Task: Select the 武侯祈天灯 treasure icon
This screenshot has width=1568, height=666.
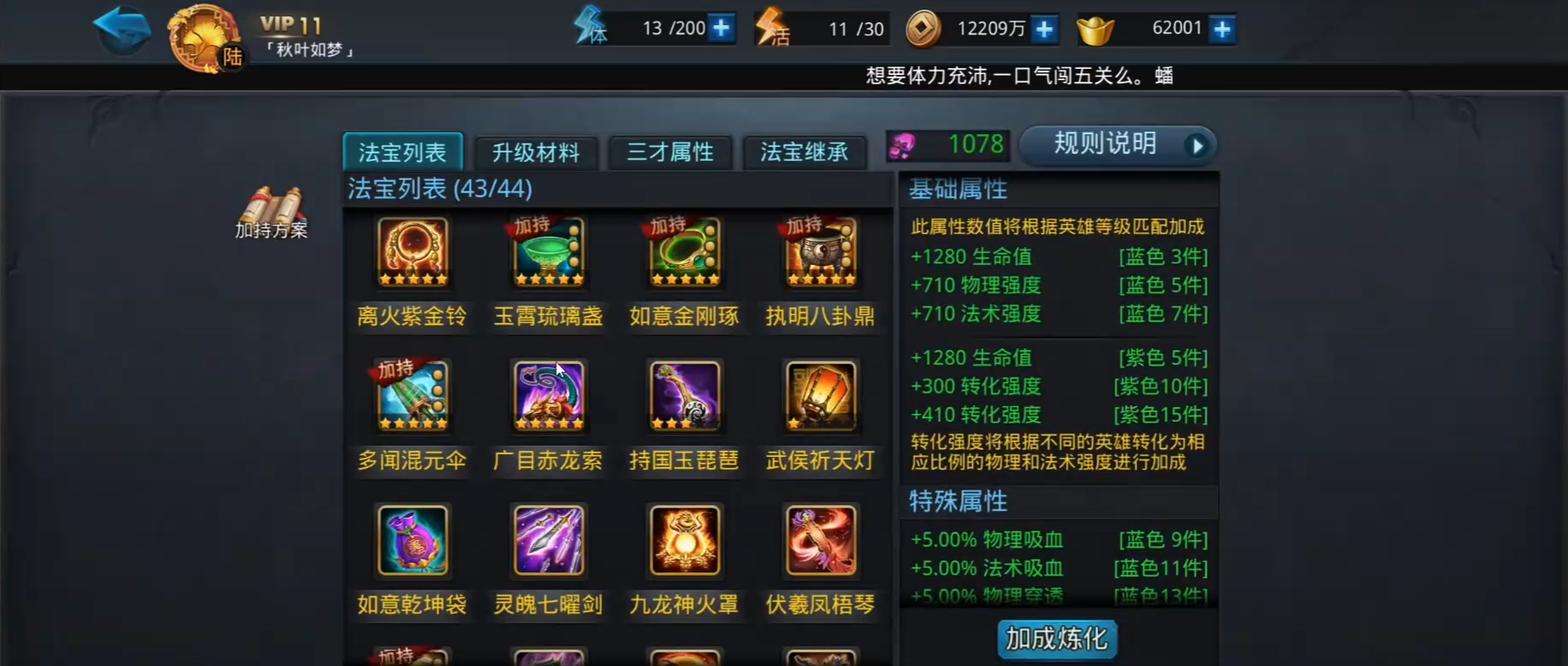Action: pyautogui.click(x=818, y=396)
